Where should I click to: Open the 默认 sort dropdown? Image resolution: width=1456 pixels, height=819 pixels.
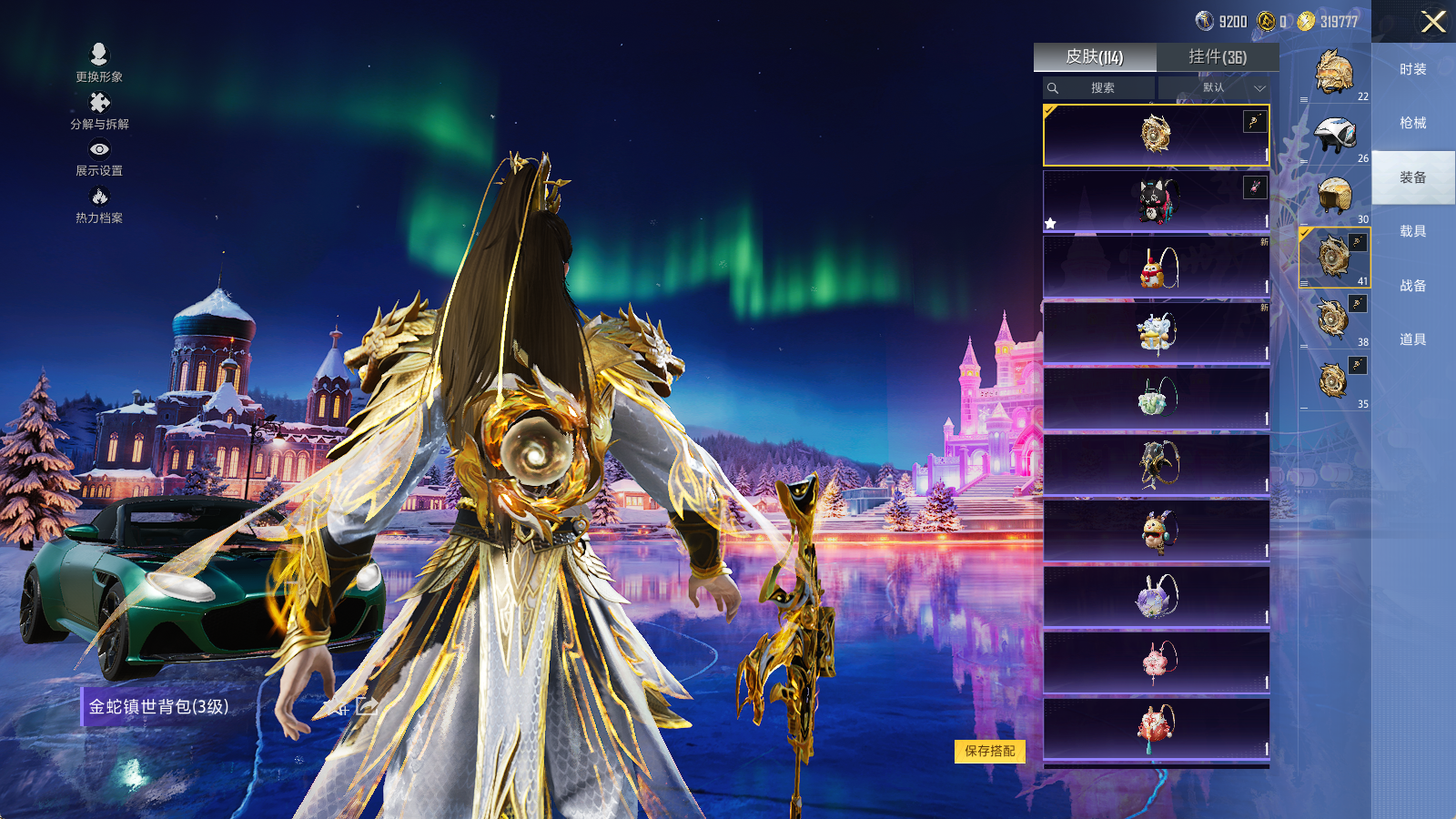[1215, 88]
